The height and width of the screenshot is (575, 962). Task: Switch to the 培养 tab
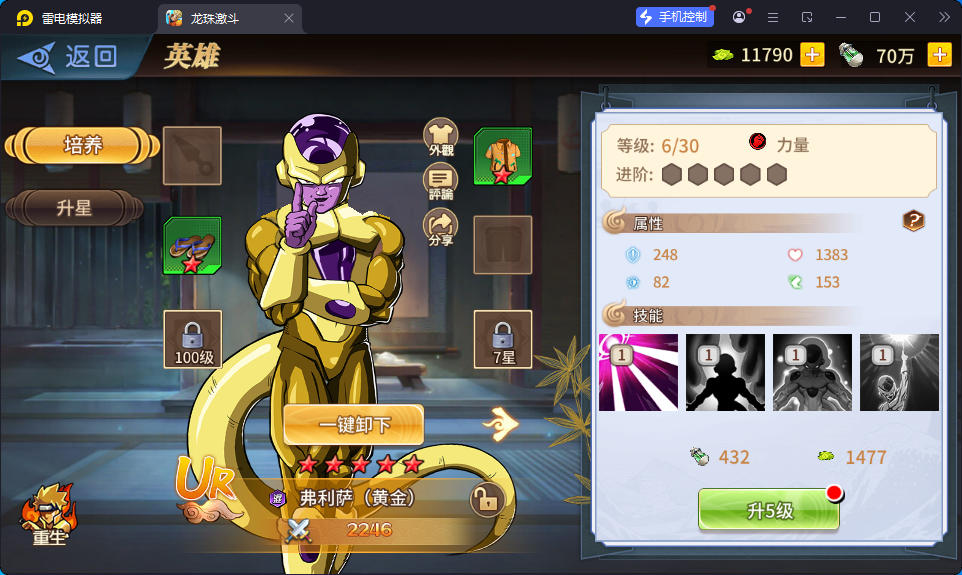click(x=83, y=146)
